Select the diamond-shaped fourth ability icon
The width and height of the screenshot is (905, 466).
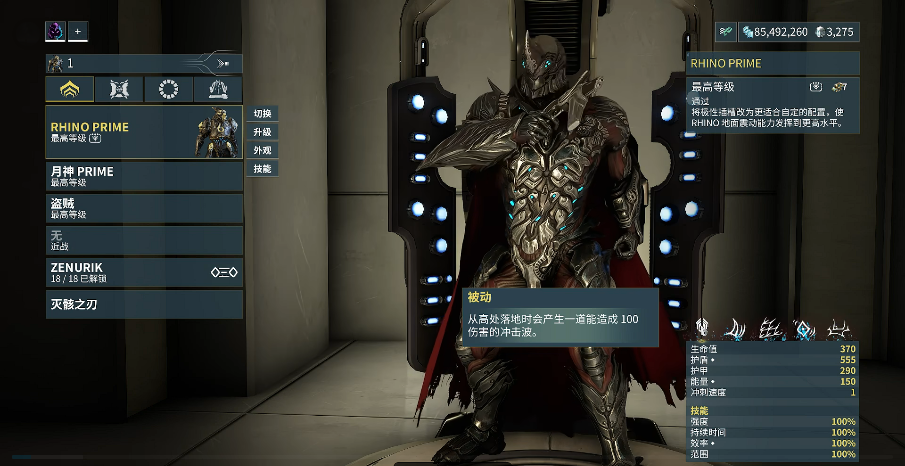point(804,329)
